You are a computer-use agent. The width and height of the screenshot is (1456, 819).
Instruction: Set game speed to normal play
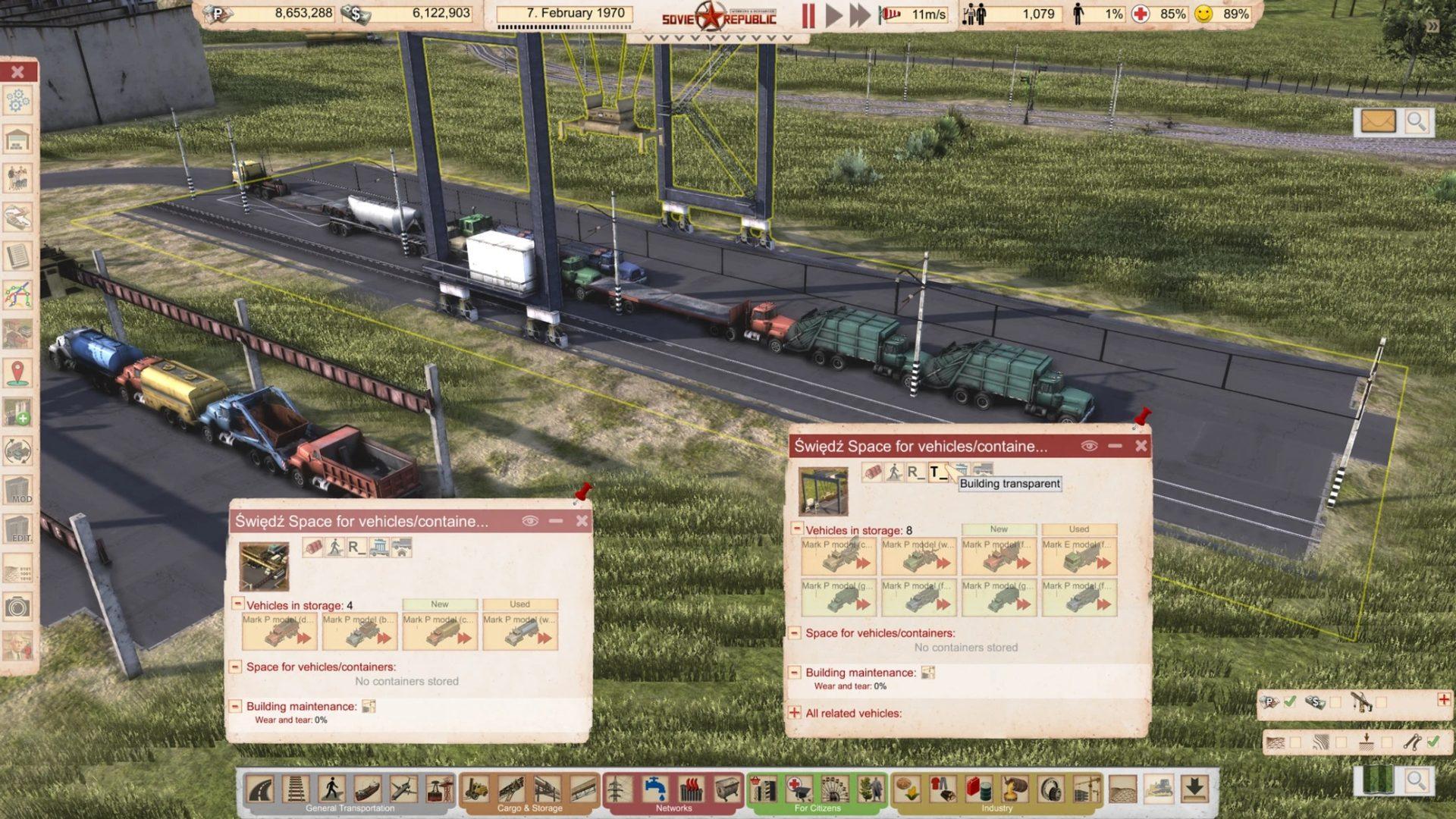point(833,15)
